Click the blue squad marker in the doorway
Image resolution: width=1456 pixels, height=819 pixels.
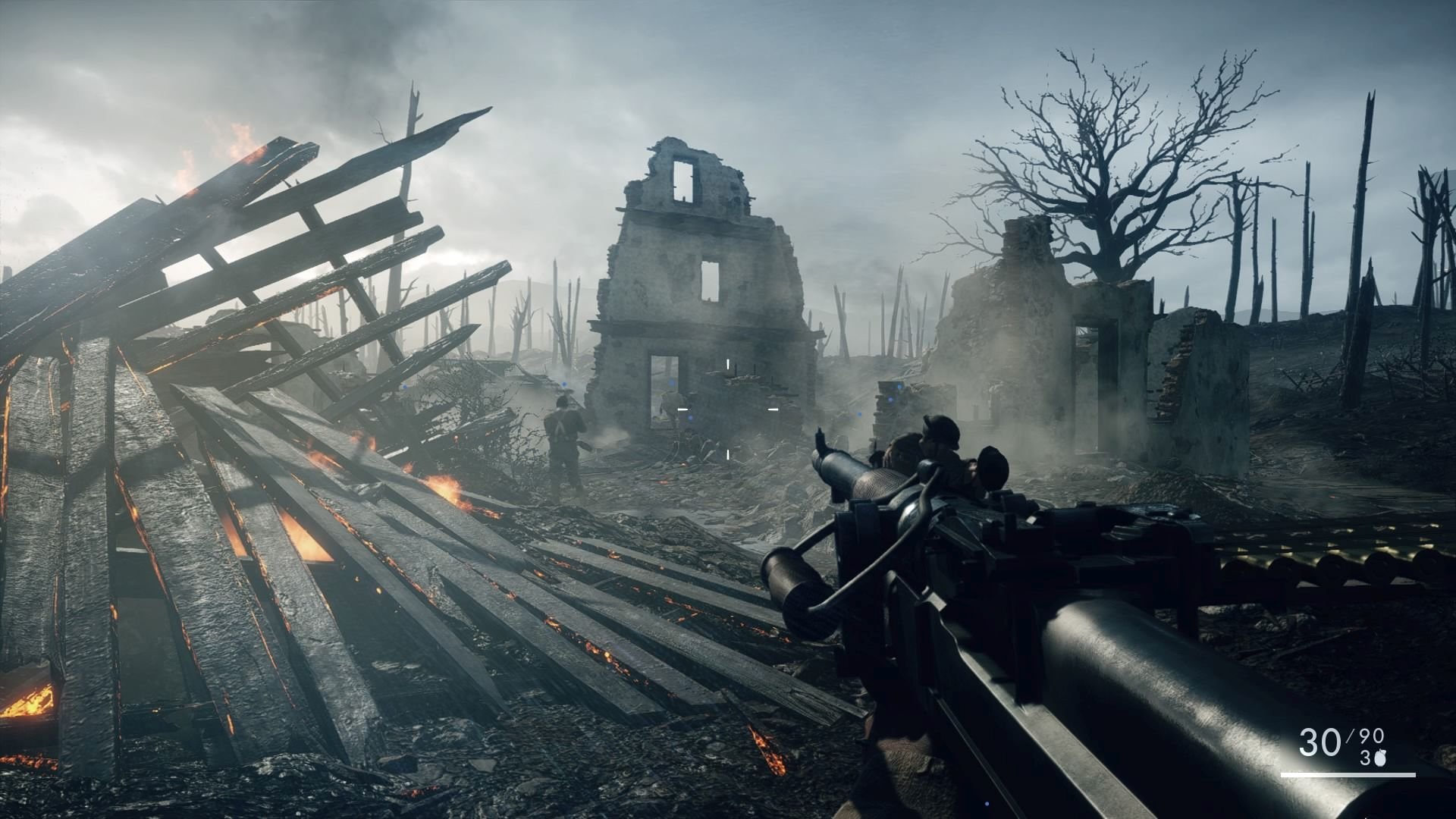672,382
